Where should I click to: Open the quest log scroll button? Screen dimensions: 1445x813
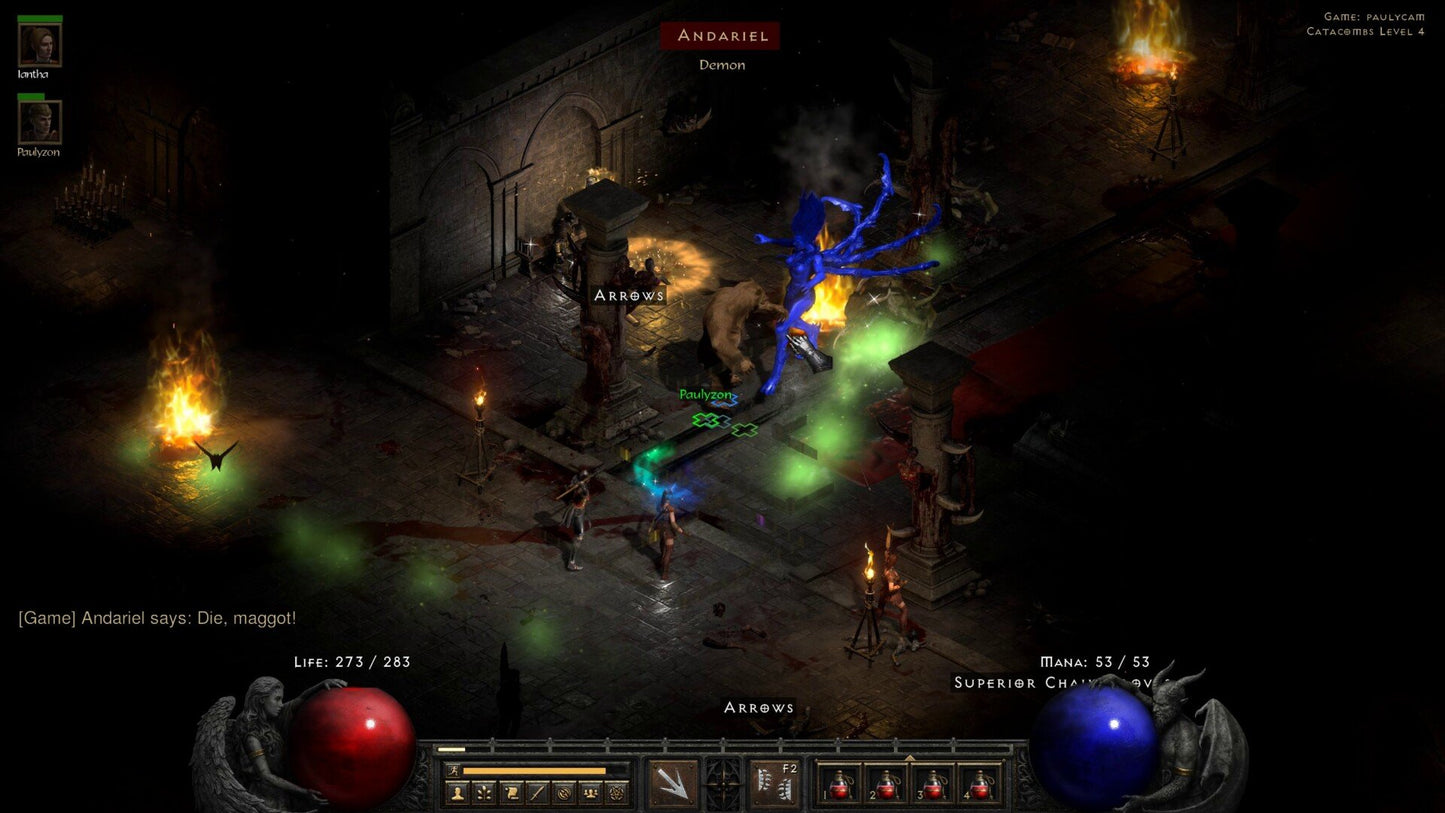tap(510, 793)
